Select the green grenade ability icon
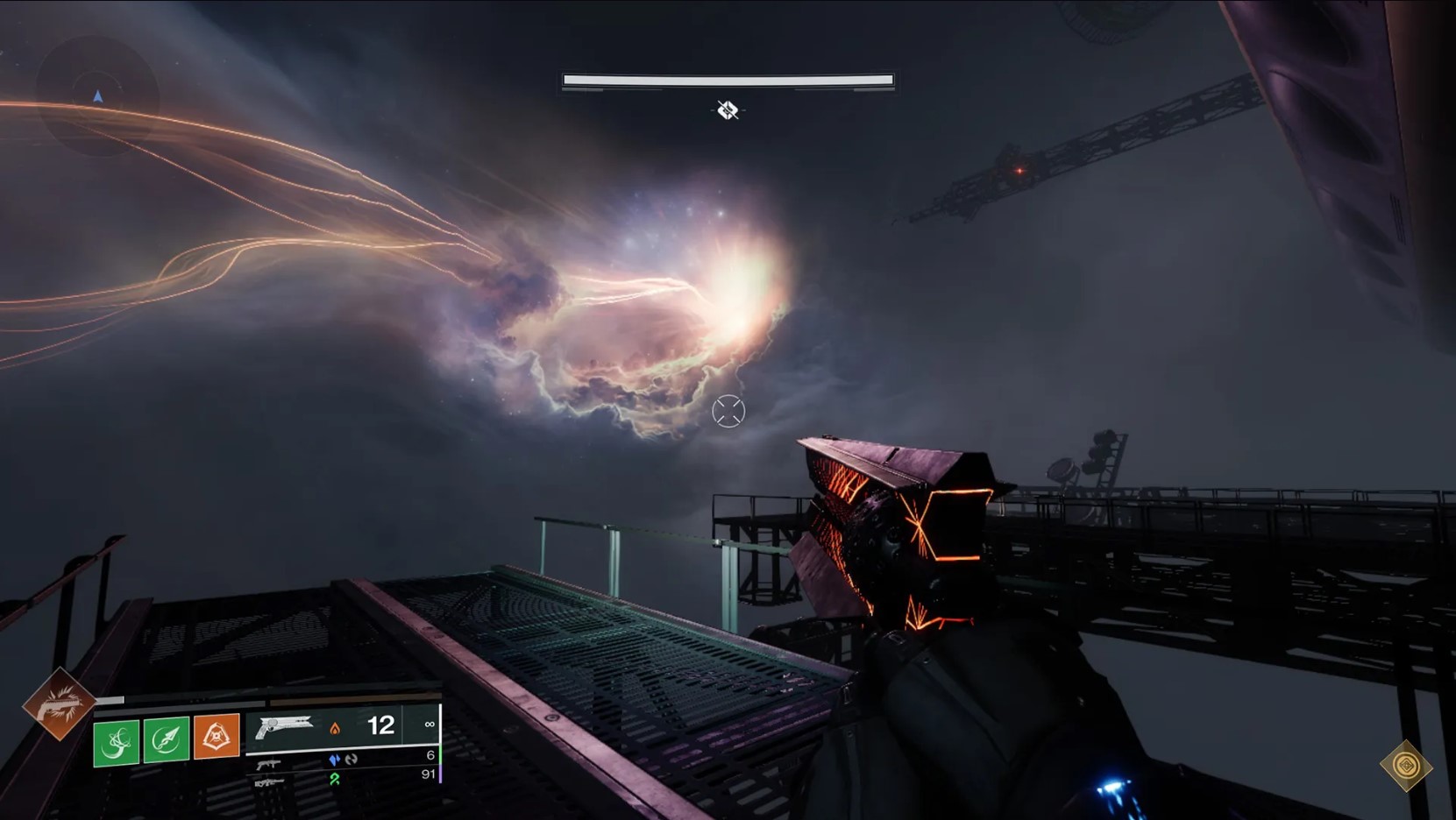The width and height of the screenshot is (1456, 820). point(116,741)
